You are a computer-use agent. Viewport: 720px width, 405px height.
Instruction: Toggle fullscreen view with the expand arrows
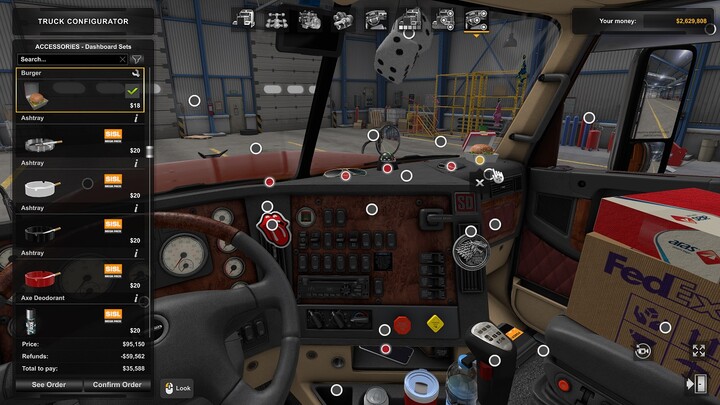click(x=698, y=351)
